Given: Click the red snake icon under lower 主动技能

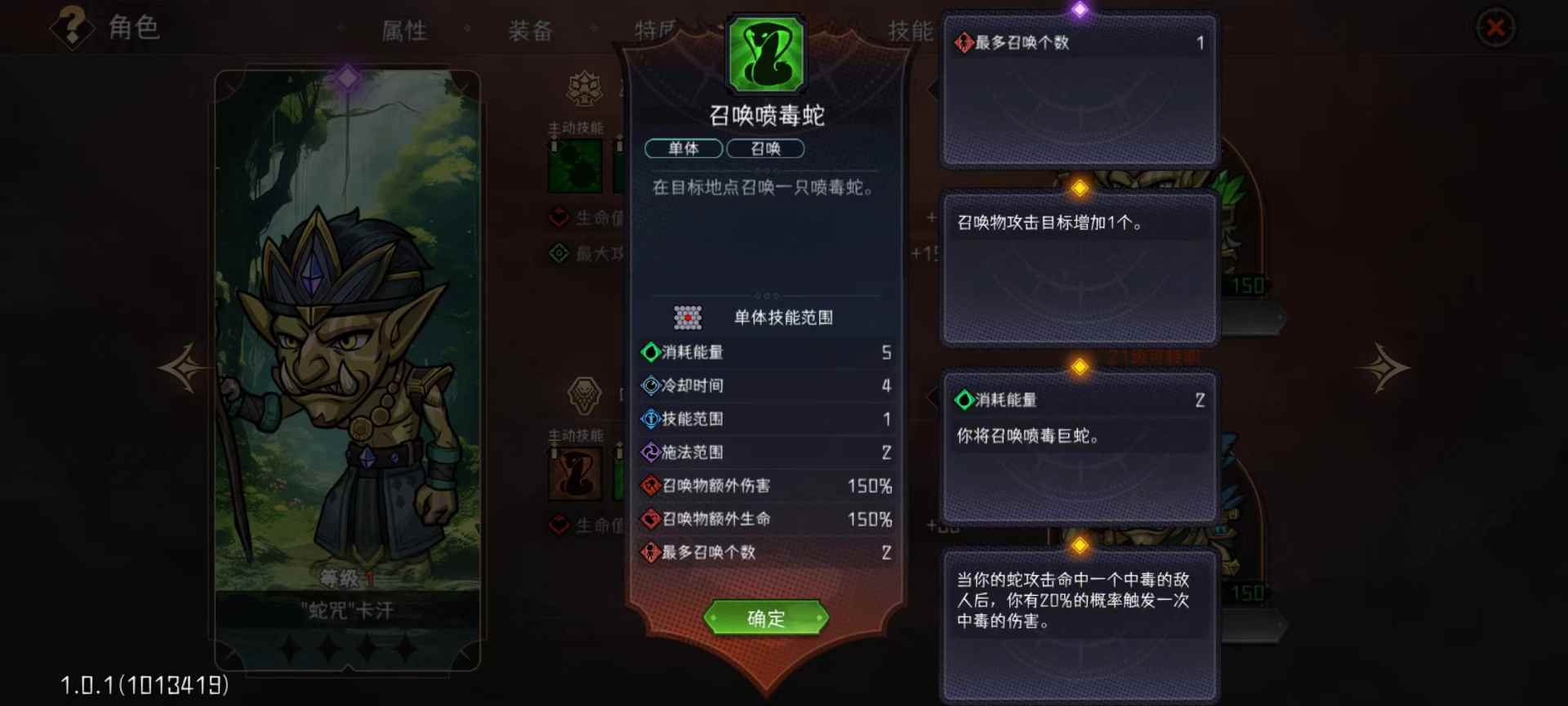Looking at the screenshot, I should (574, 472).
